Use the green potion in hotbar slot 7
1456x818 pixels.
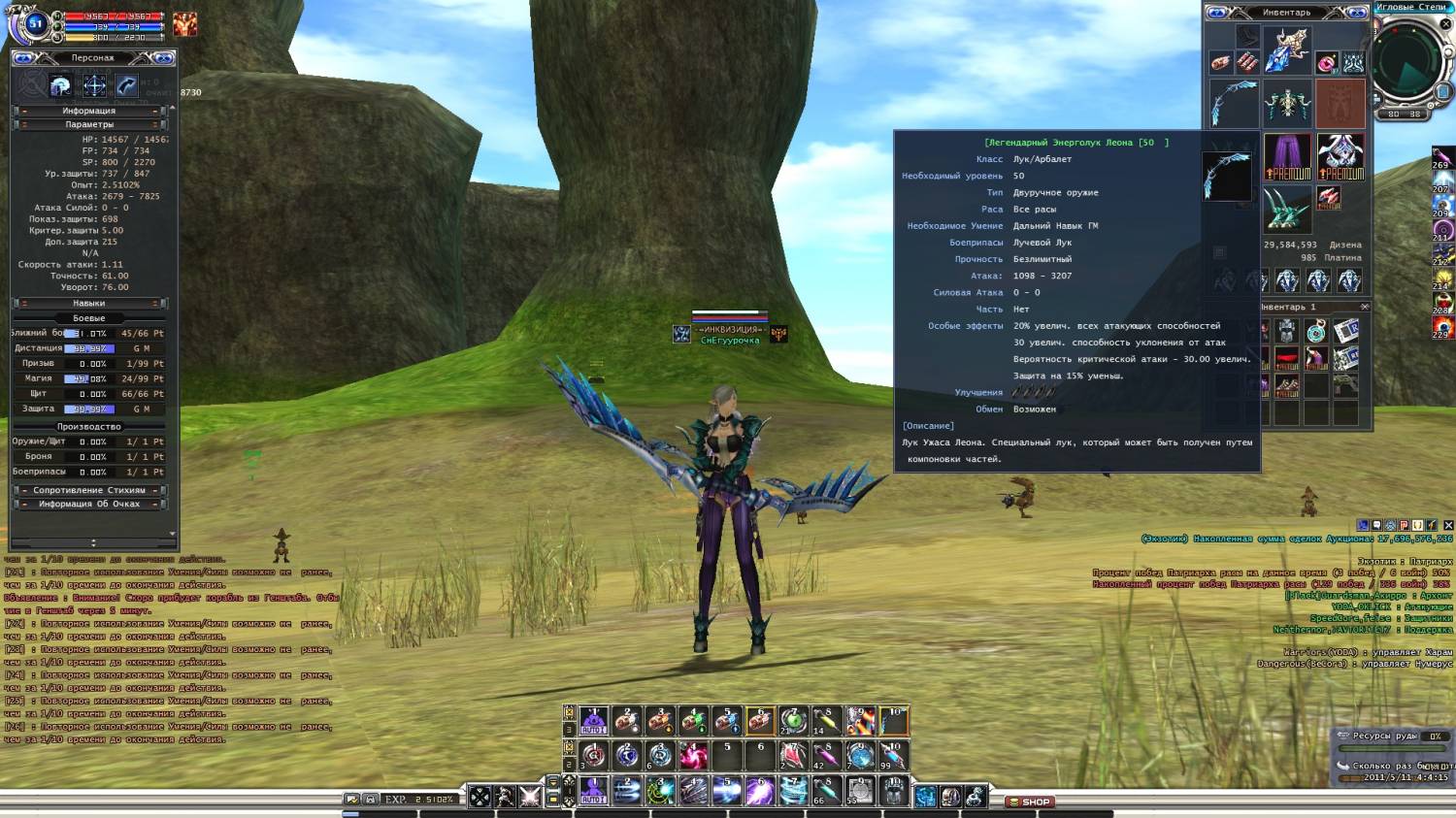coord(793,721)
